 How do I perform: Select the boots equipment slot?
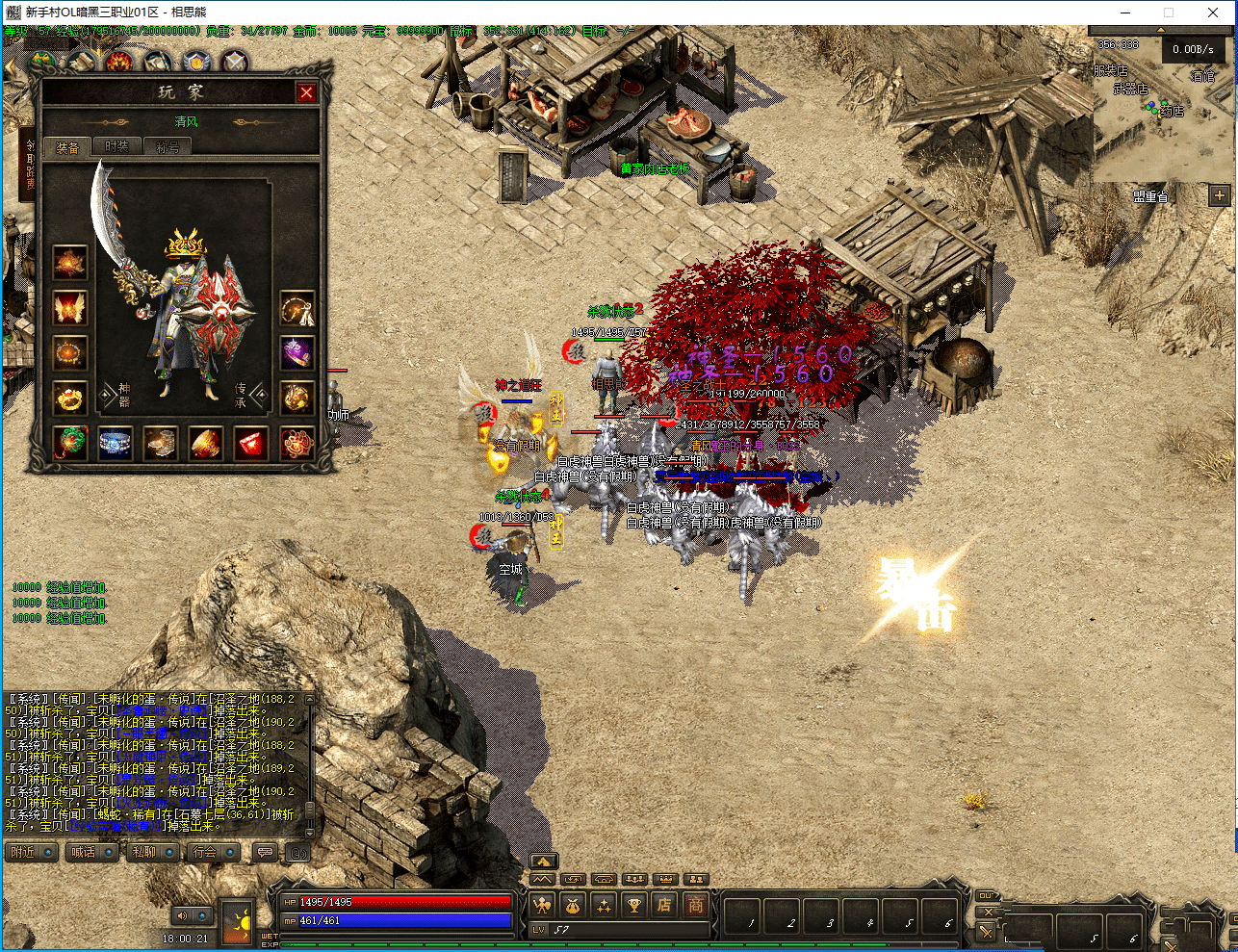click(x=161, y=444)
